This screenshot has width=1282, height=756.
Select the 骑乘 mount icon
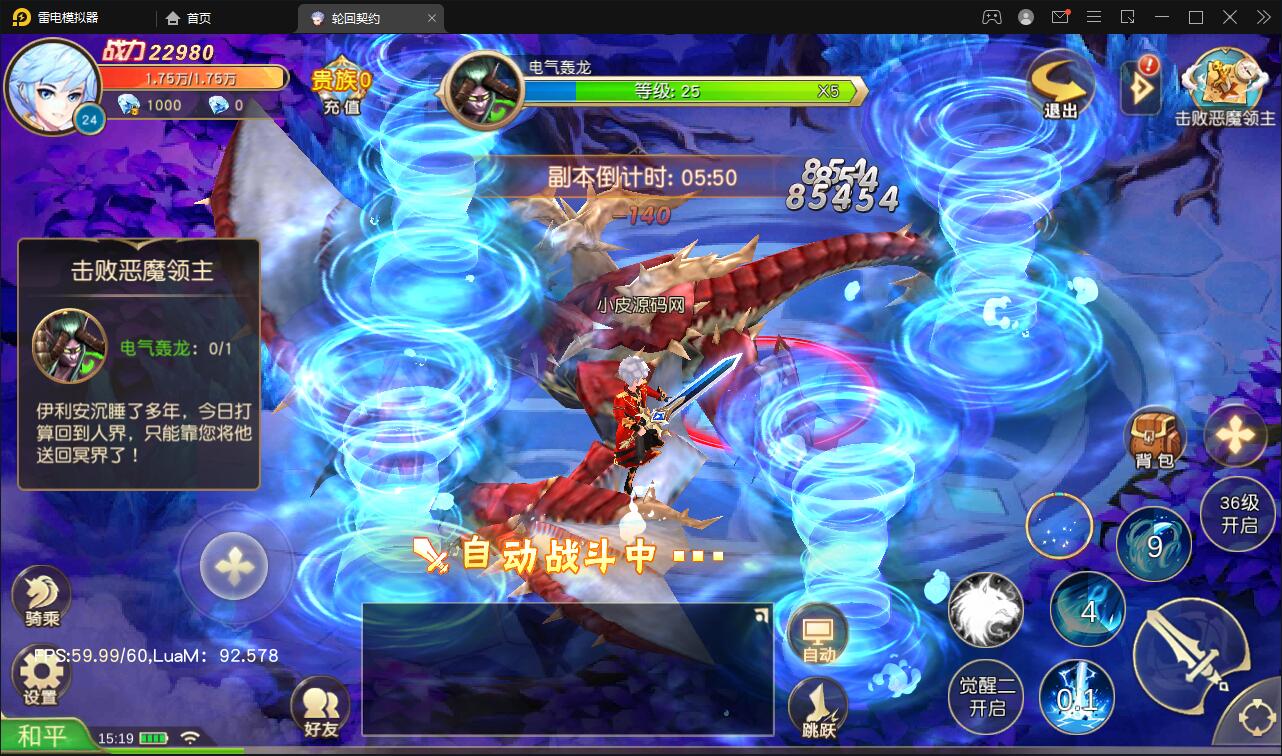(x=40, y=595)
